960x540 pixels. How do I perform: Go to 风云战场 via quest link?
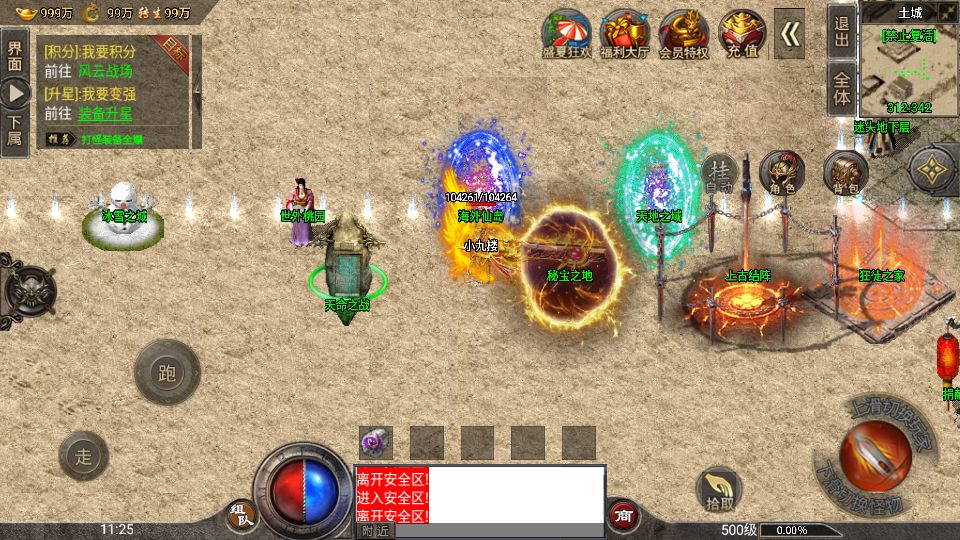click(108, 72)
